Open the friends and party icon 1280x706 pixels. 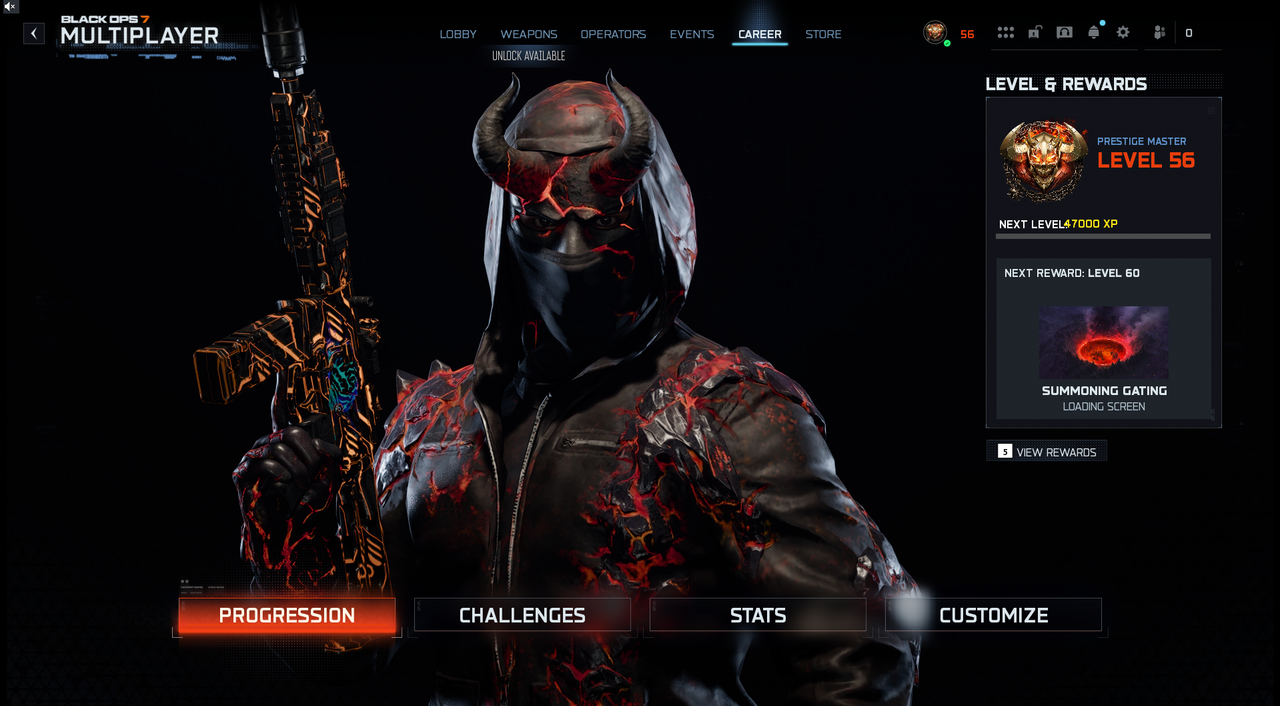click(1159, 33)
